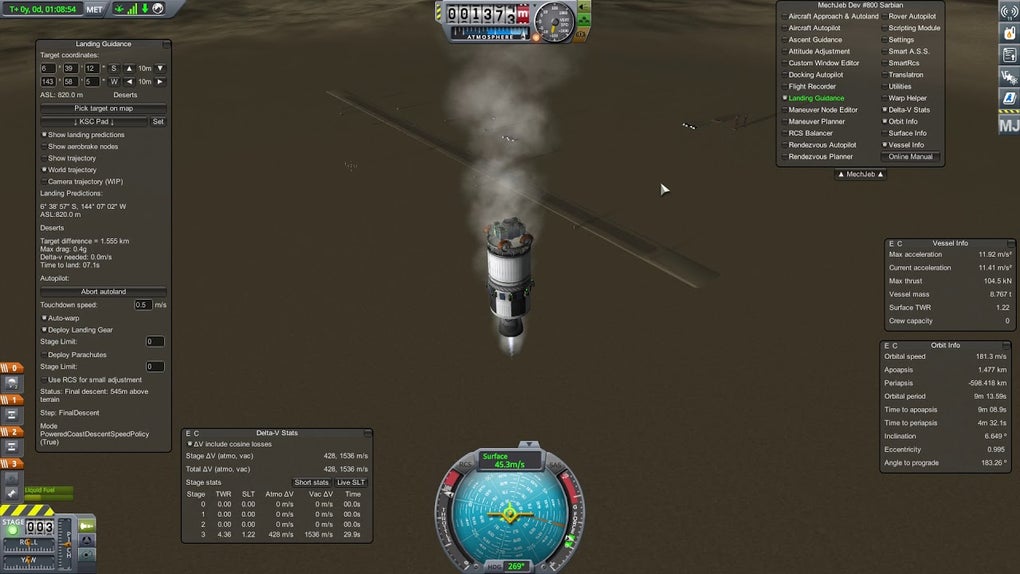Open the Ascent Guidance window
1020x574 pixels.
[x=815, y=40]
